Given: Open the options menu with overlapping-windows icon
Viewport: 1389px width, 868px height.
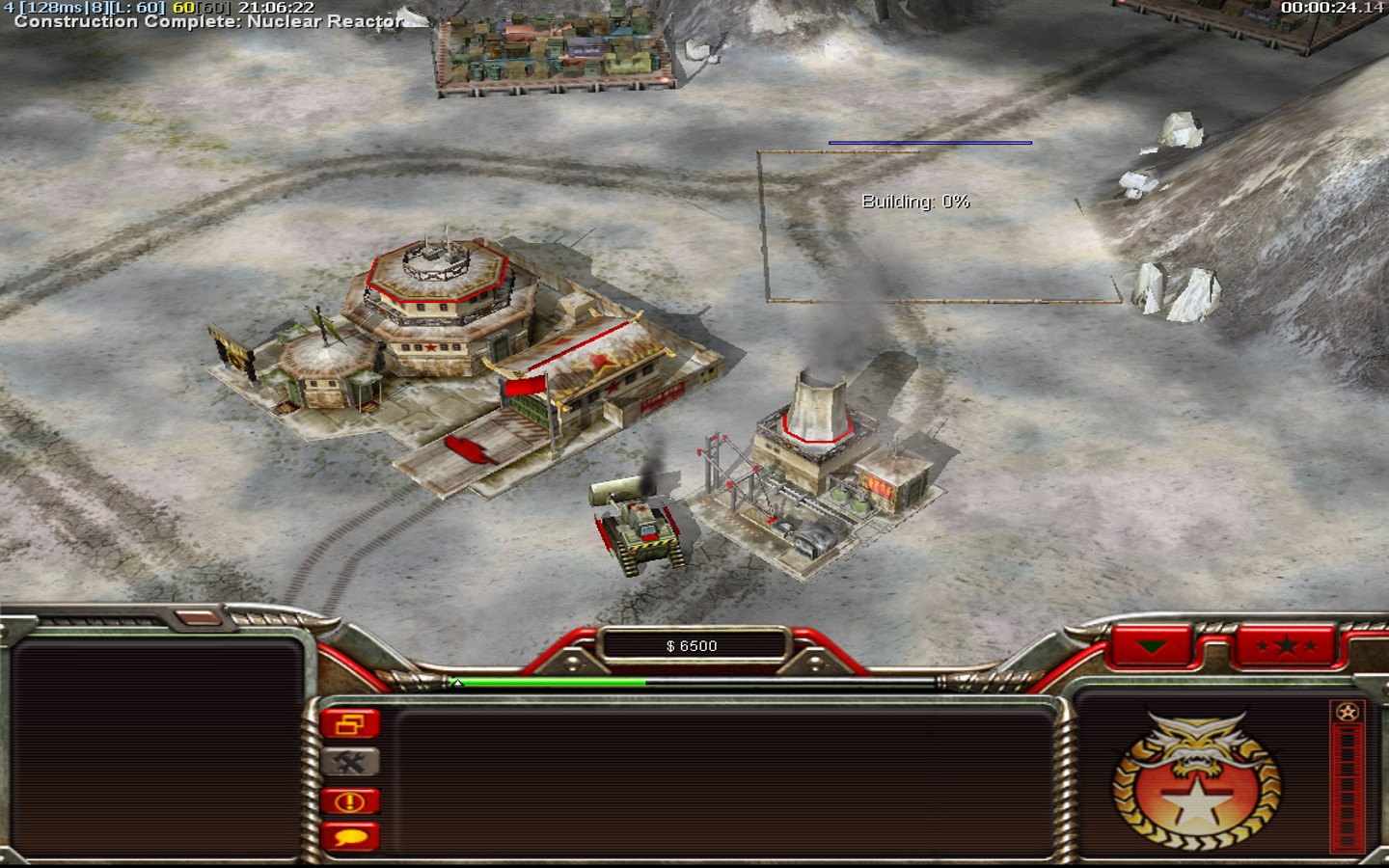Looking at the screenshot, I should pyautogui.click(x=350, y=723).
